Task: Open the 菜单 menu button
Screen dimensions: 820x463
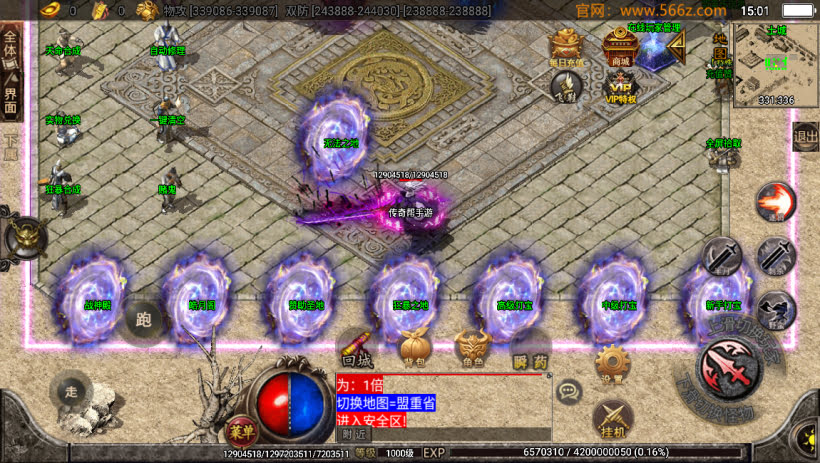Action: click(240, 429)
